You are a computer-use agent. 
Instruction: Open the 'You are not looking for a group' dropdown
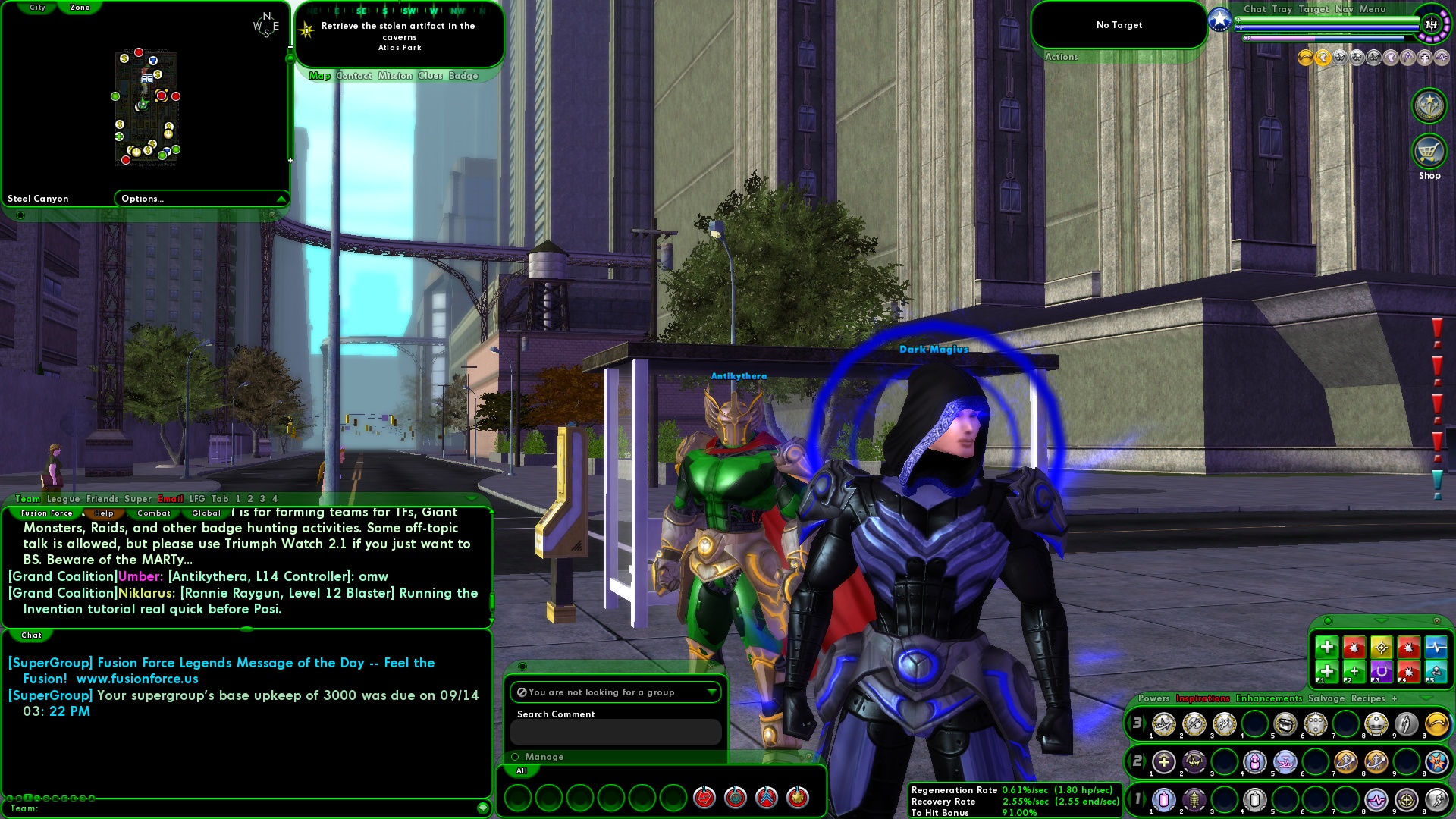(711, 692)
